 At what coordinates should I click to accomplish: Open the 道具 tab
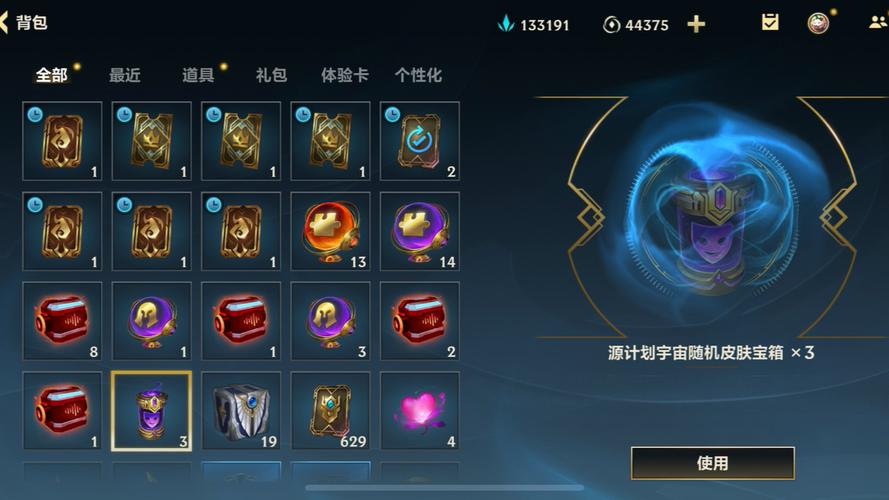point(198,75)
